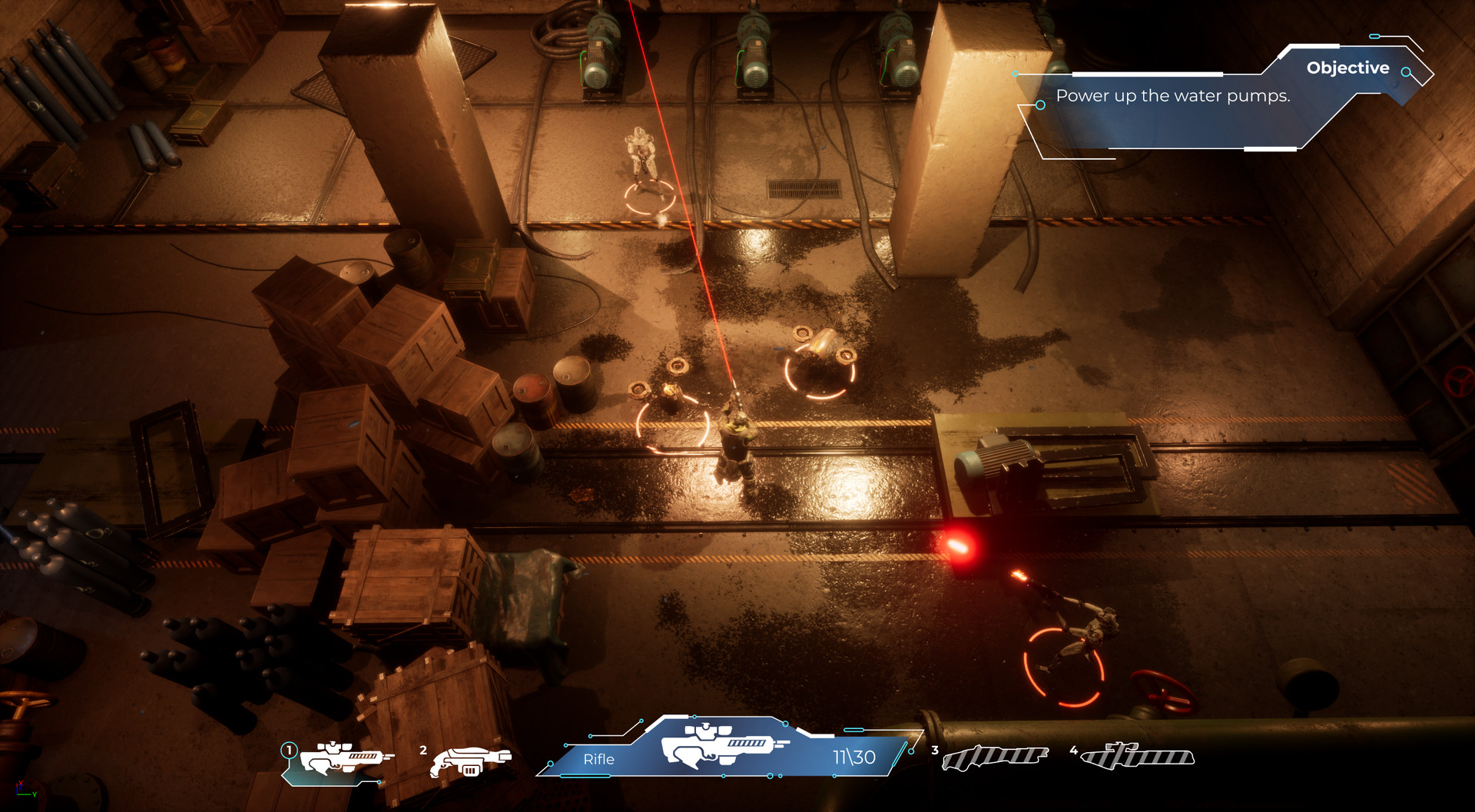Click the 11\30 ammo counter
Screen dimensions: 1475x812
pyautogui.click(x=853, y=756)
